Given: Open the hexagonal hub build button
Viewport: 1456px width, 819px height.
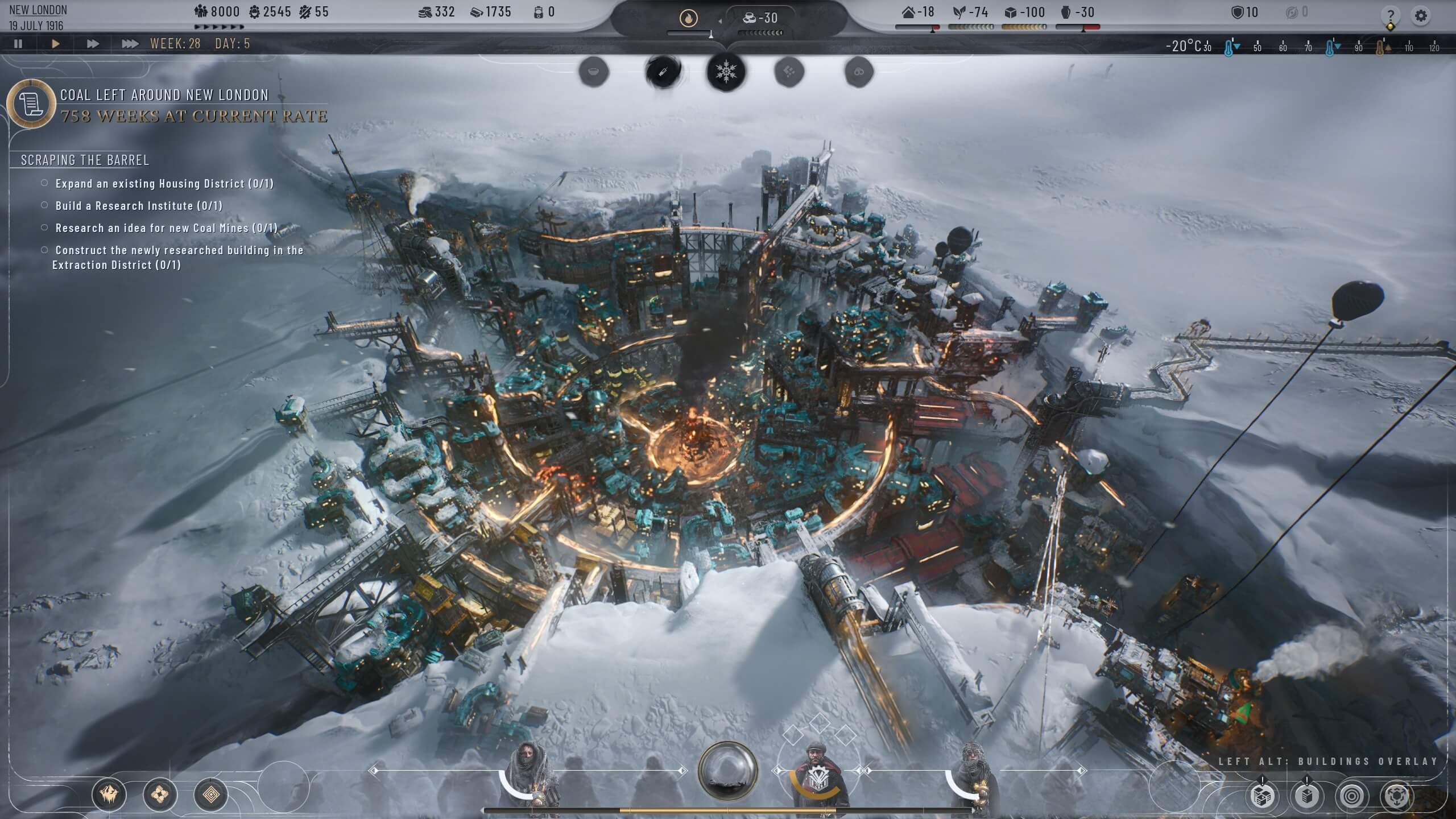Looking at the screenshot, I should tap(1397, 796).
